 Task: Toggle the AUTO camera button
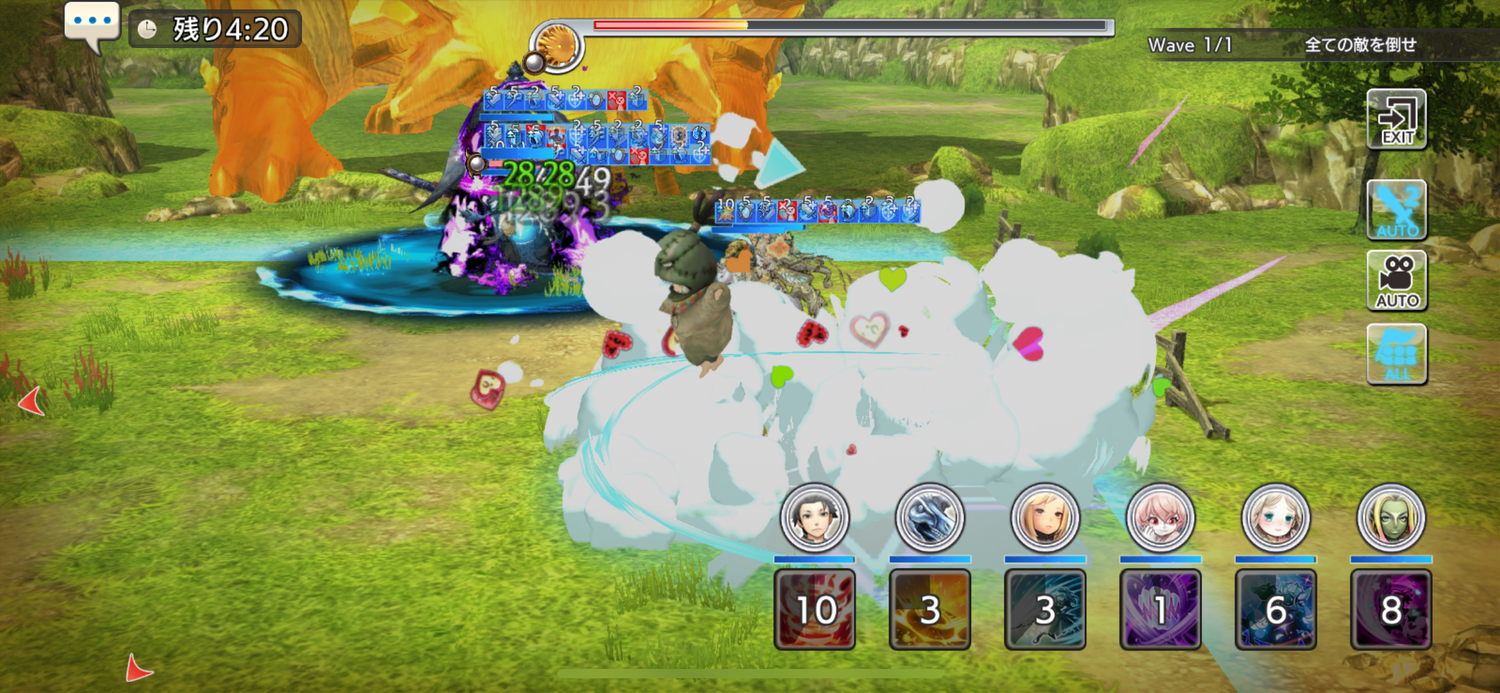tap(1396, 280)
